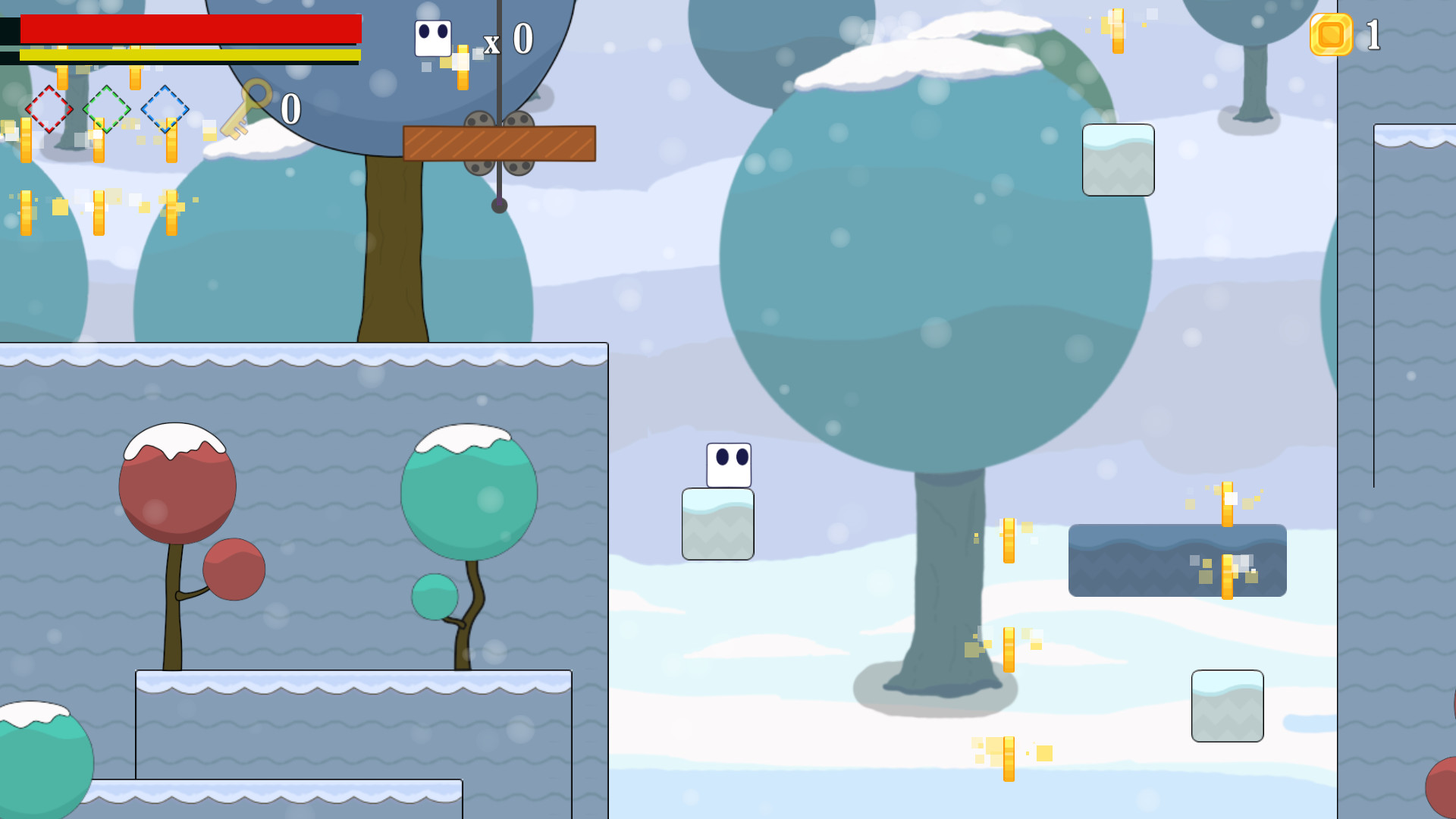Click the floating ice block near the tree
This screenshot has width=1456, height=819.
(x=1118, y=162)
